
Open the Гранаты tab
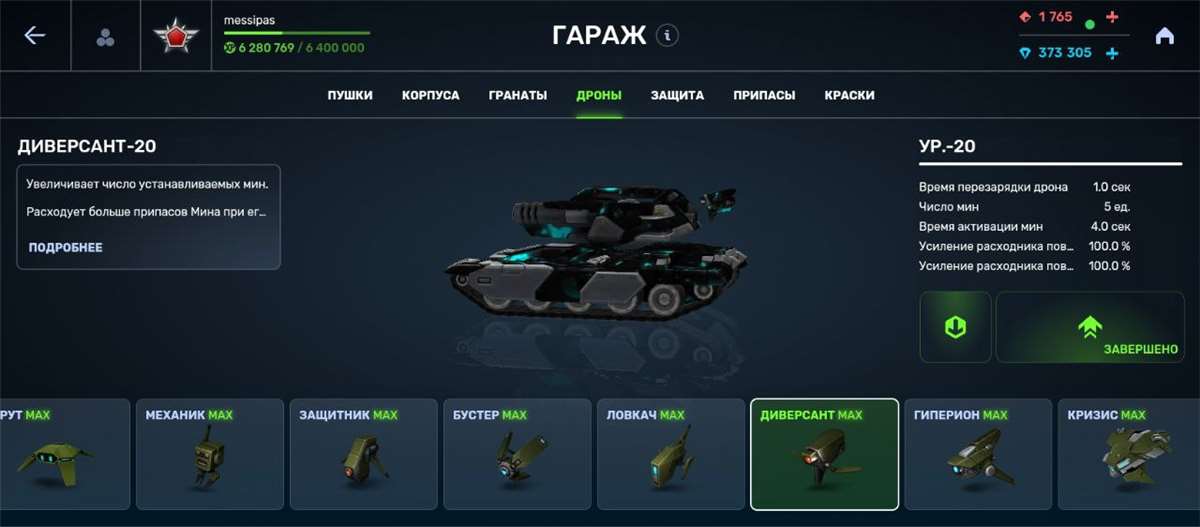518,96
